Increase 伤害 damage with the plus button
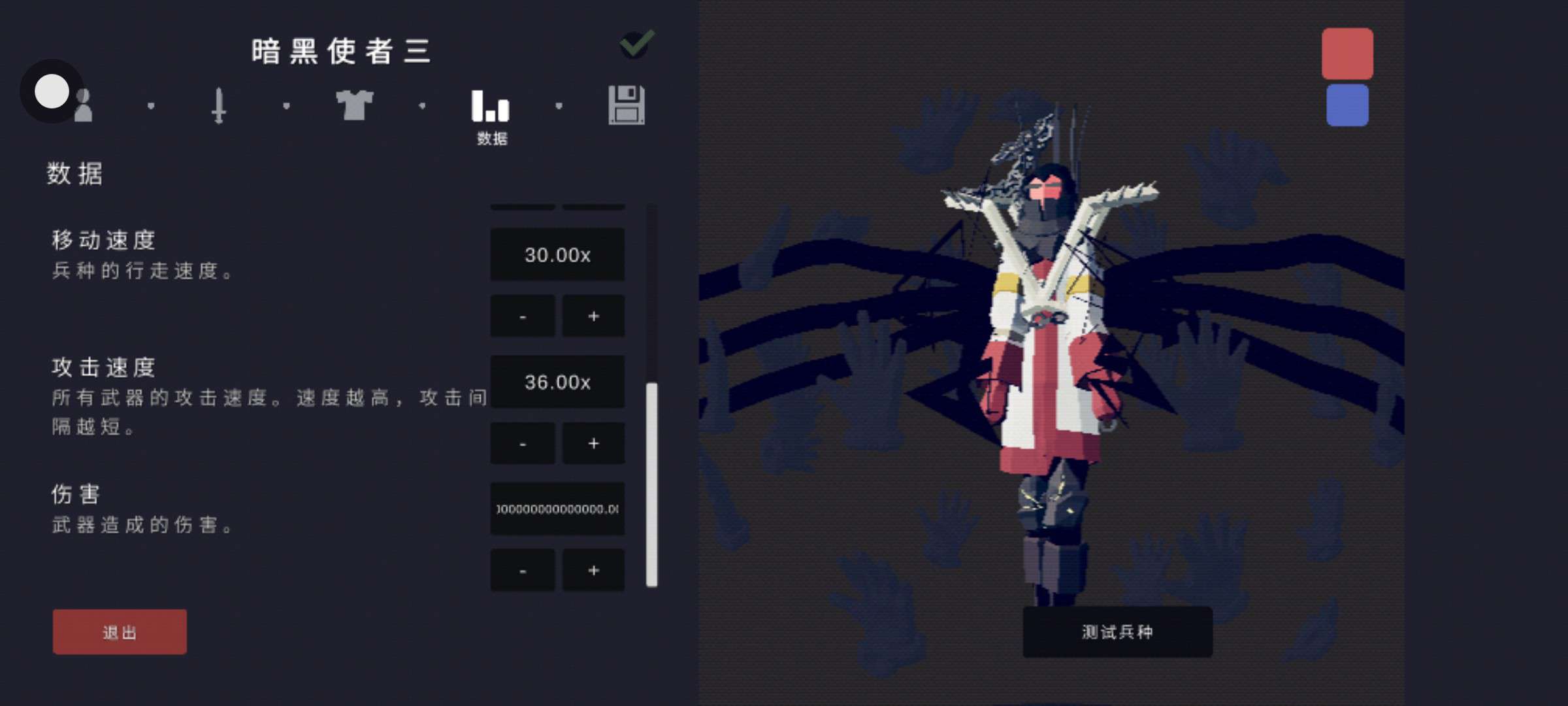 [593, 571]
